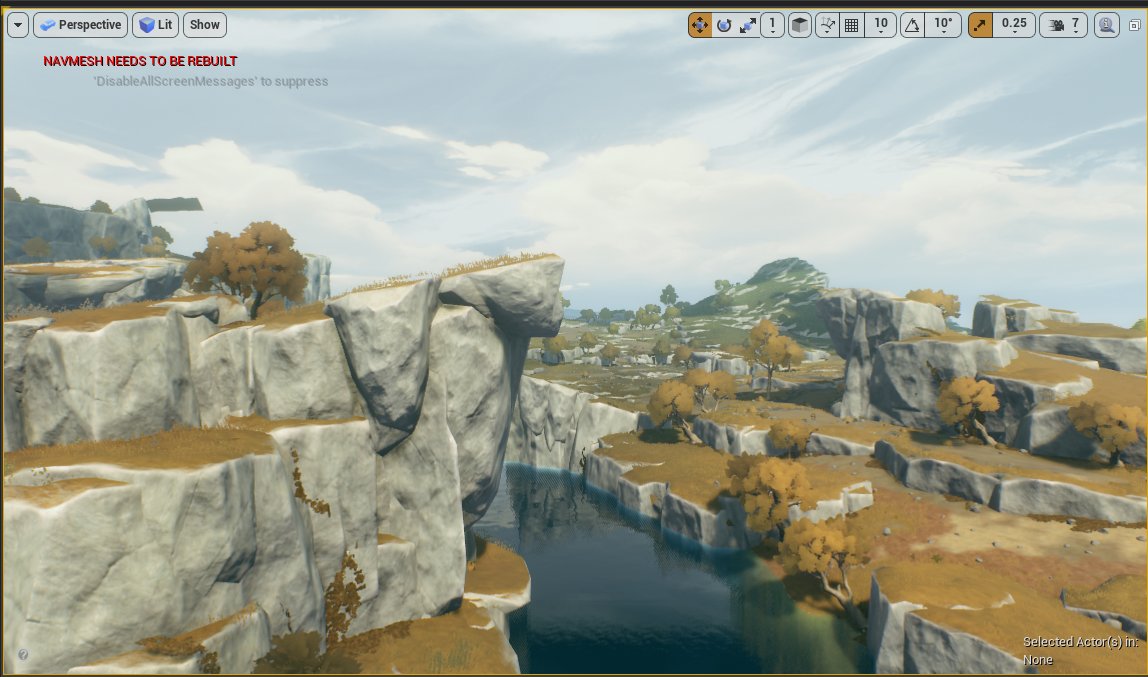The height and width of the screenshot is (677, 1148).
Task: Toggle grid snapping on
Action: pos(852,25)
